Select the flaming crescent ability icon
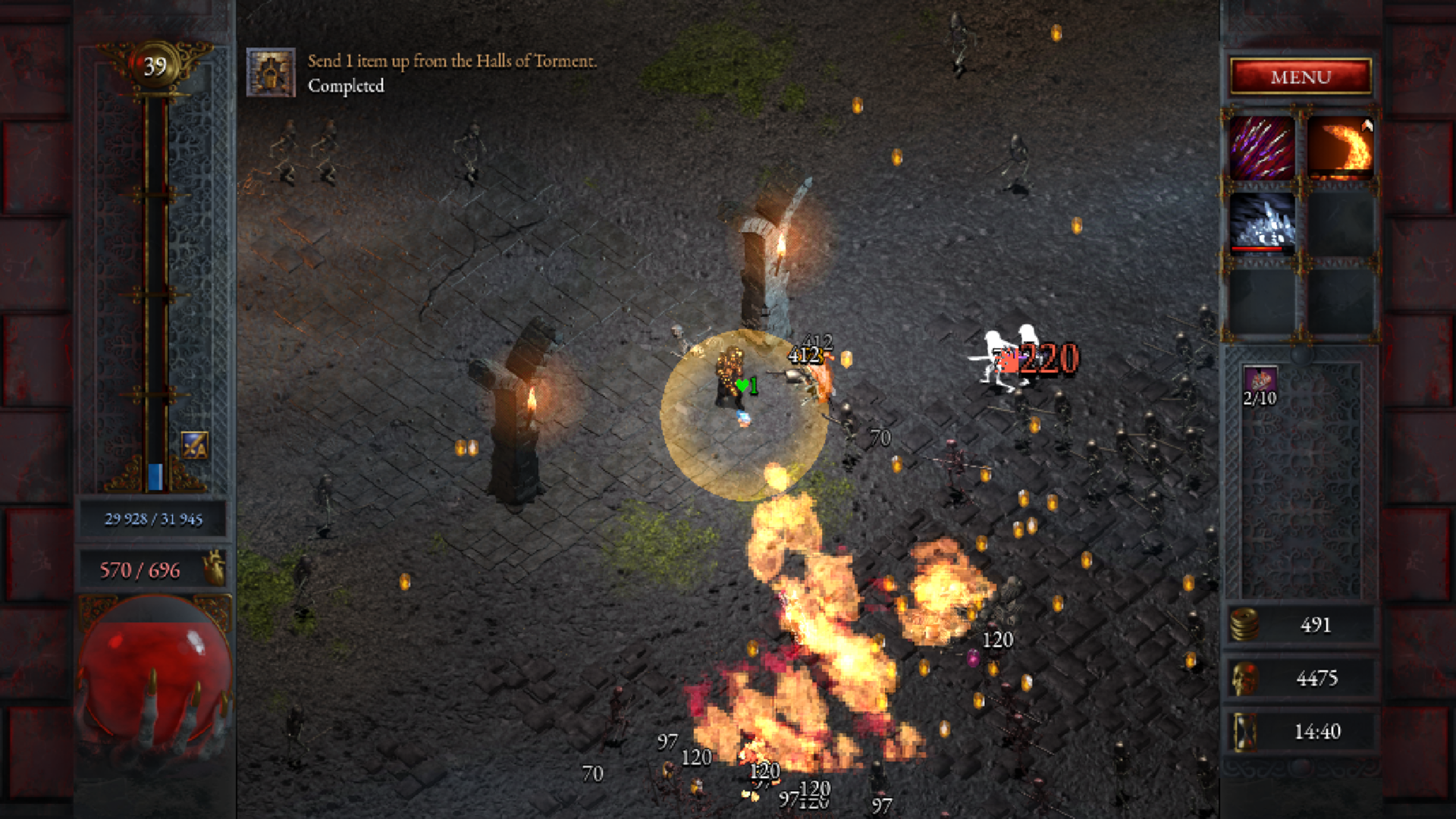Viewport: 1456px width, 819px height. coord(1340,148)
